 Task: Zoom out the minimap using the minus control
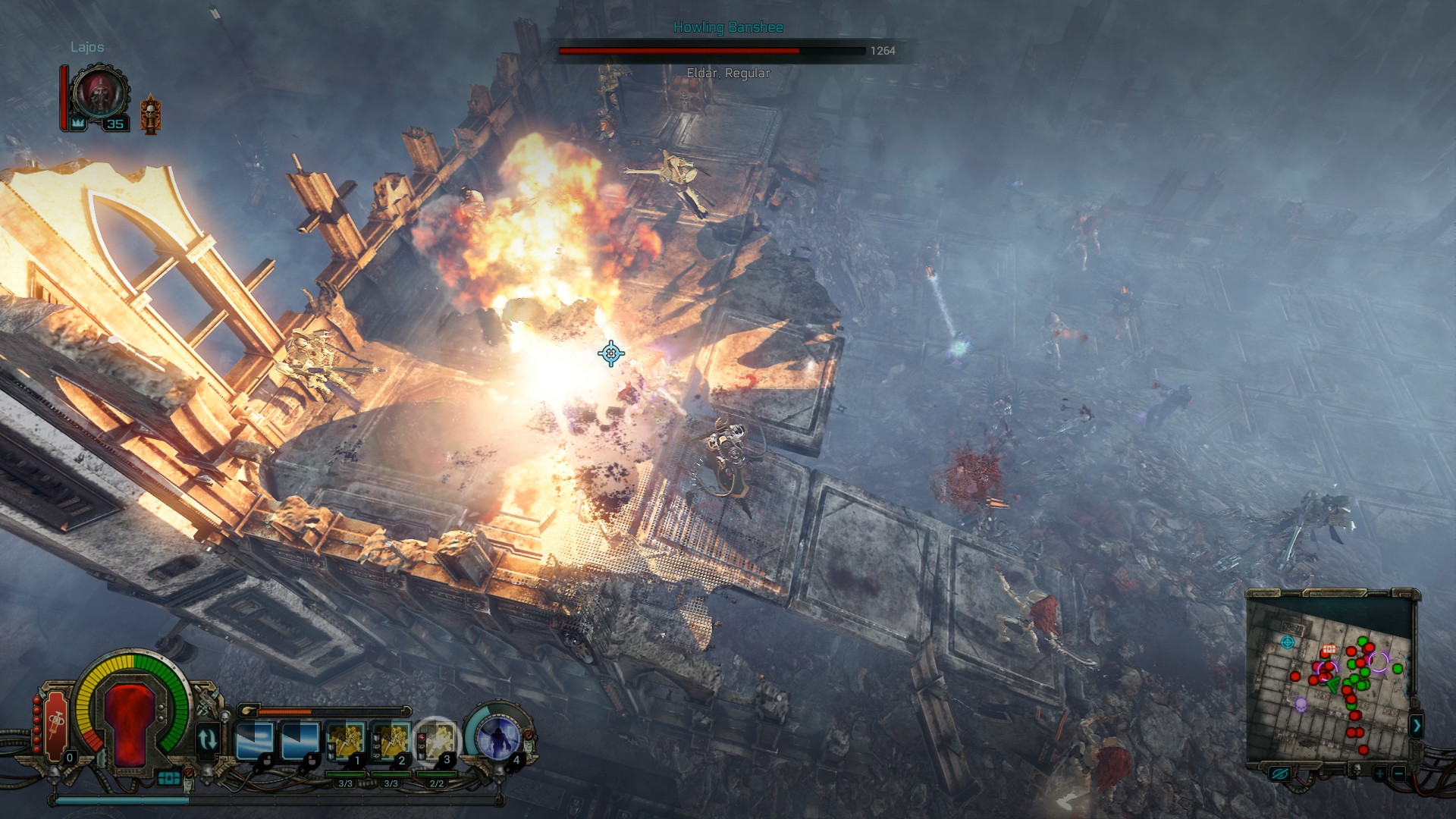[1398, 773]
